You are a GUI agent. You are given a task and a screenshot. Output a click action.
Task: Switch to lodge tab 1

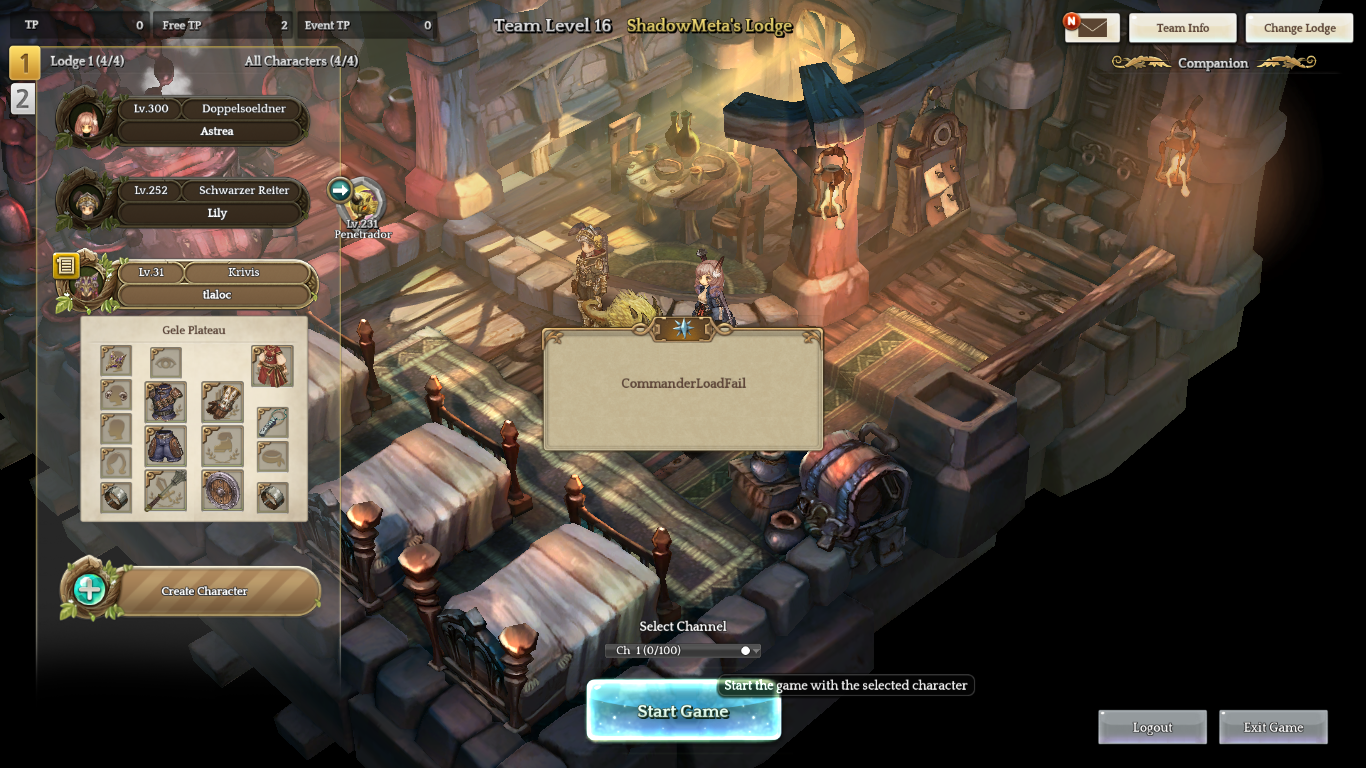(x=24, y=63)
